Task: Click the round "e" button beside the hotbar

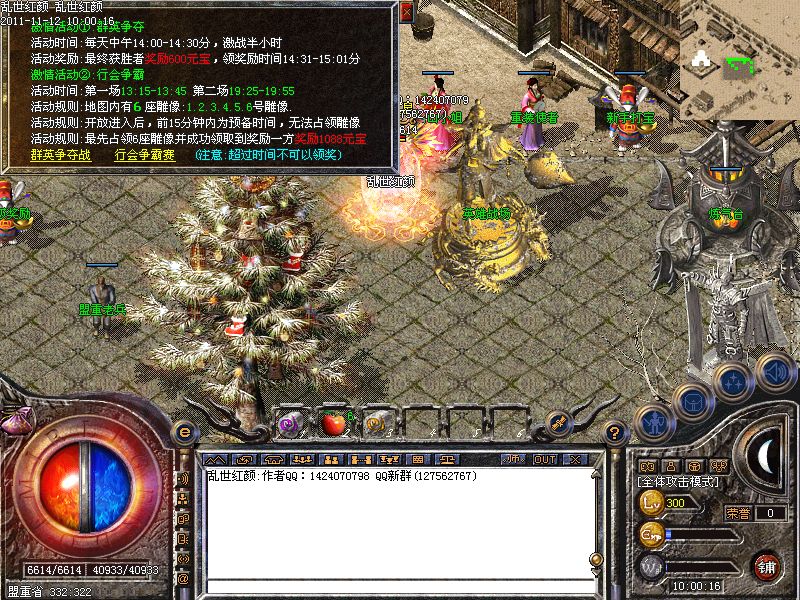Action: (185, 430)
